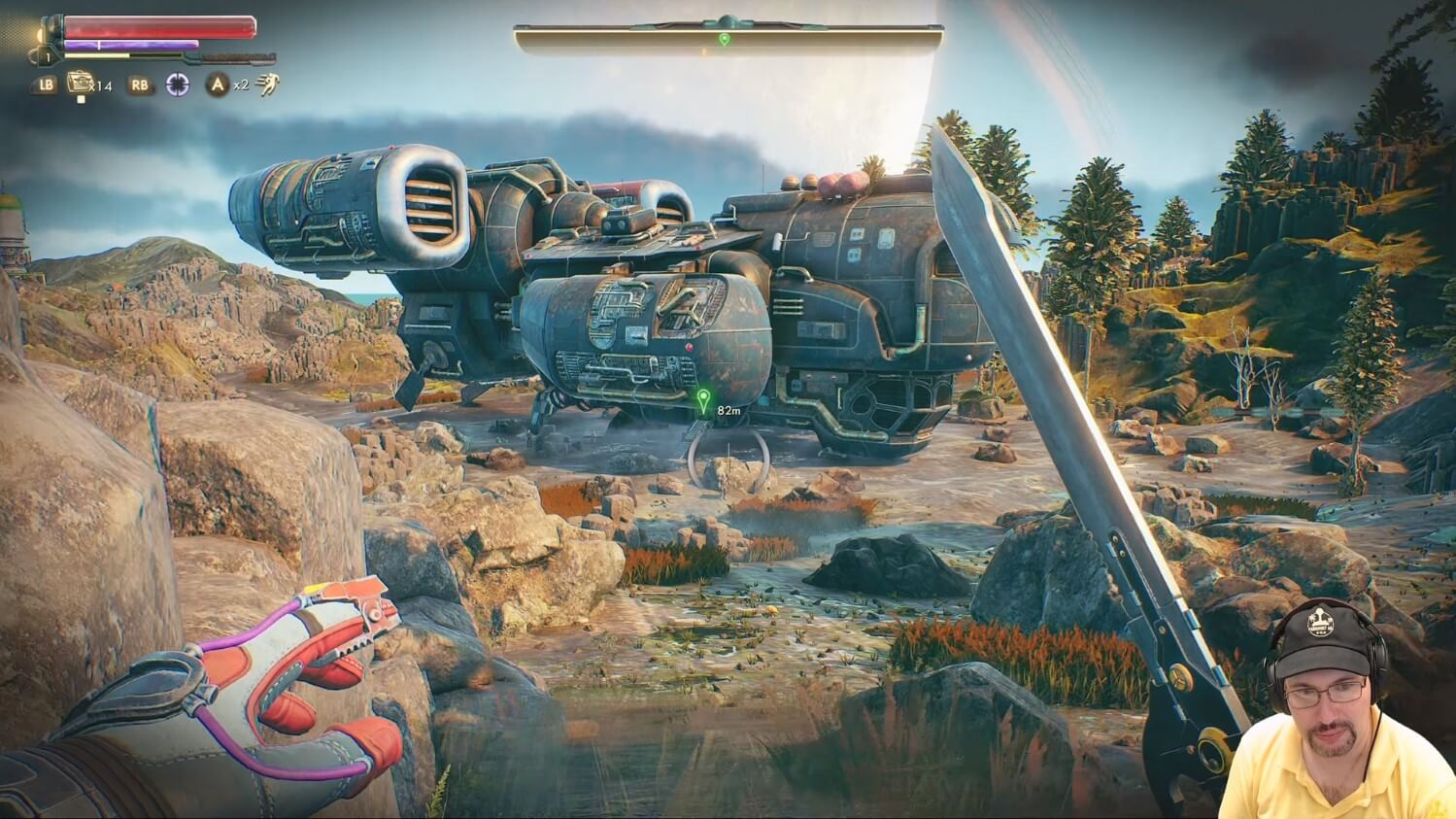This screenshot has height=819, width=1456.
Task: Select the medical inhaler kit icon
Action: point(80,83)
